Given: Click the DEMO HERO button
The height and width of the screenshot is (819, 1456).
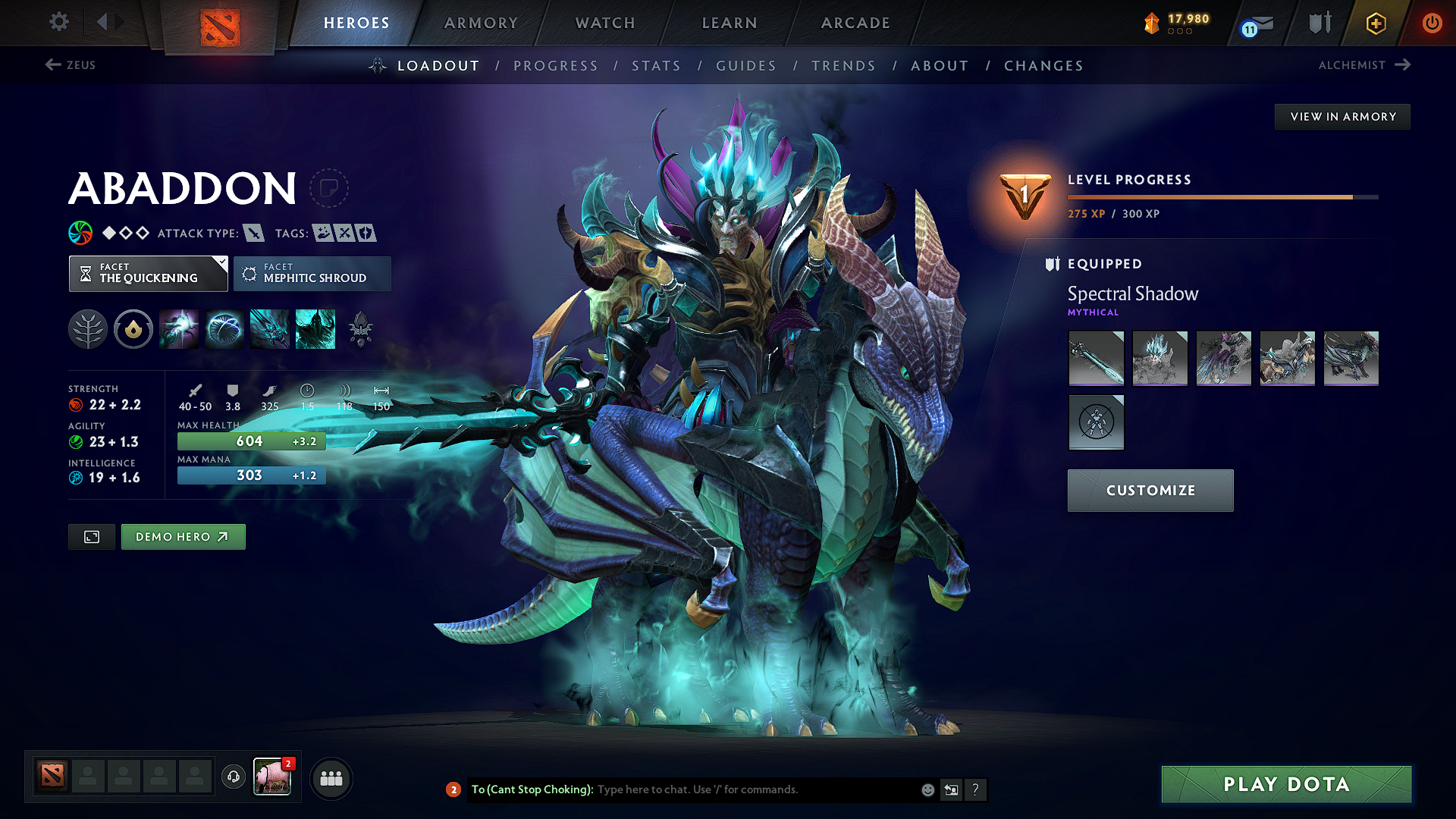Looking at the screenshot, I should (x=183, y=536).
